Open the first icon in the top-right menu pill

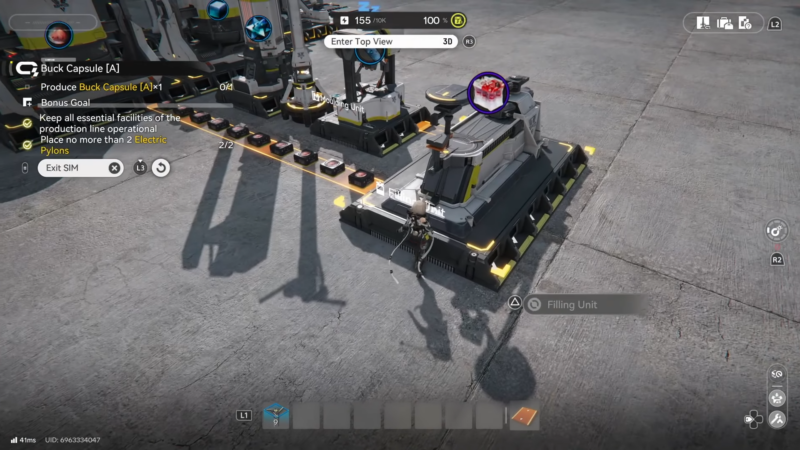tap(704, 22)
